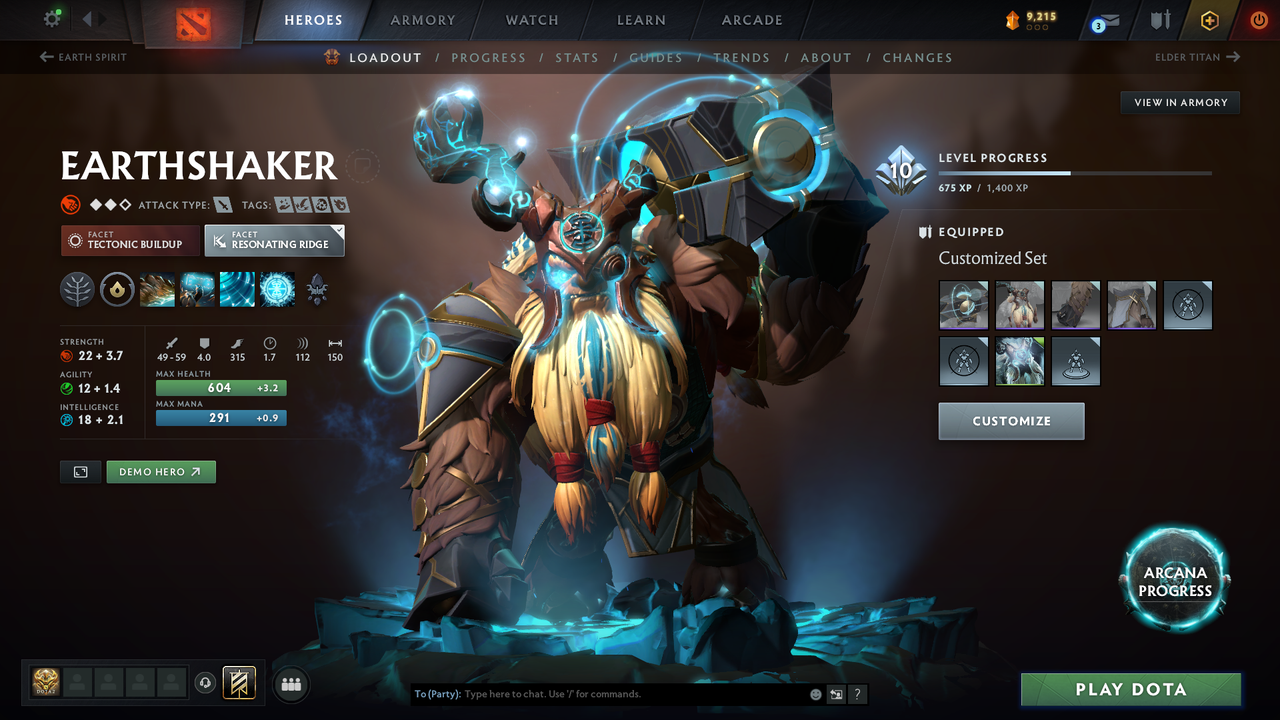
Task: Select the Fissure ability icon
Action: tap(157, 290)
